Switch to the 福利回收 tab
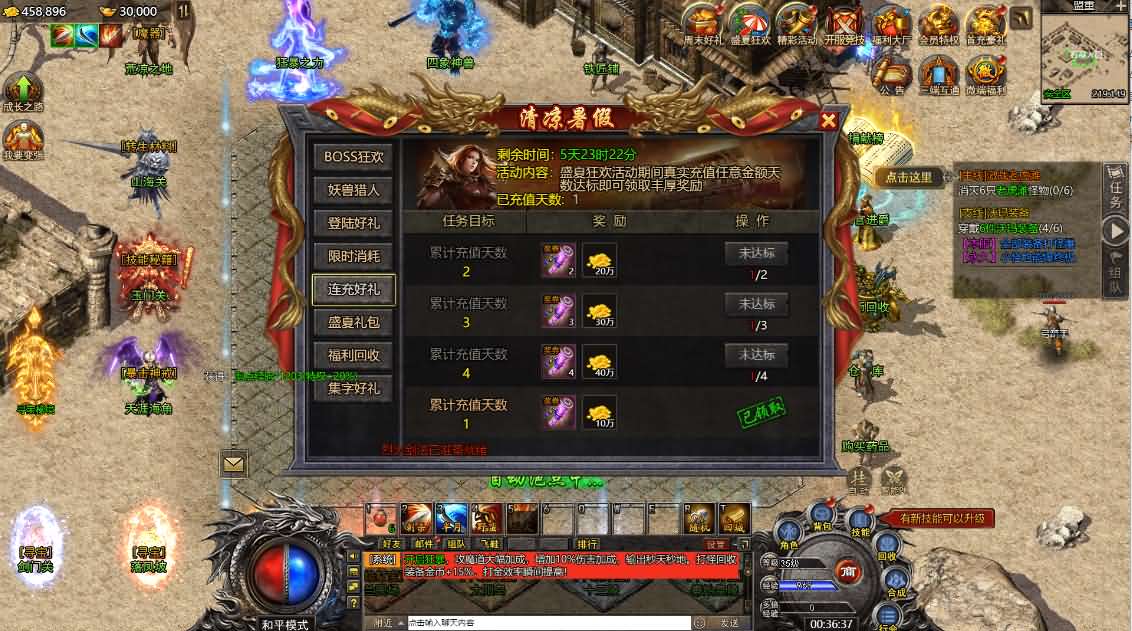1132x631 pixels. point(353,355)
